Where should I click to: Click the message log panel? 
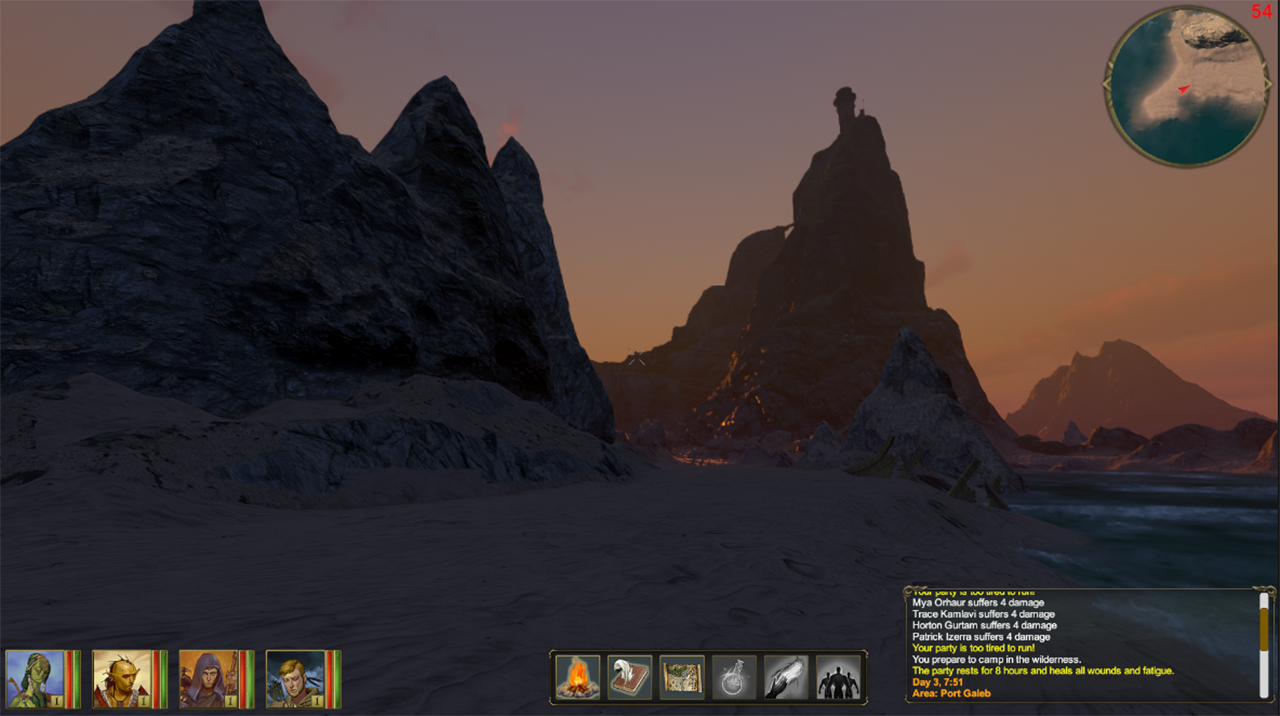tap(1080, 644)
